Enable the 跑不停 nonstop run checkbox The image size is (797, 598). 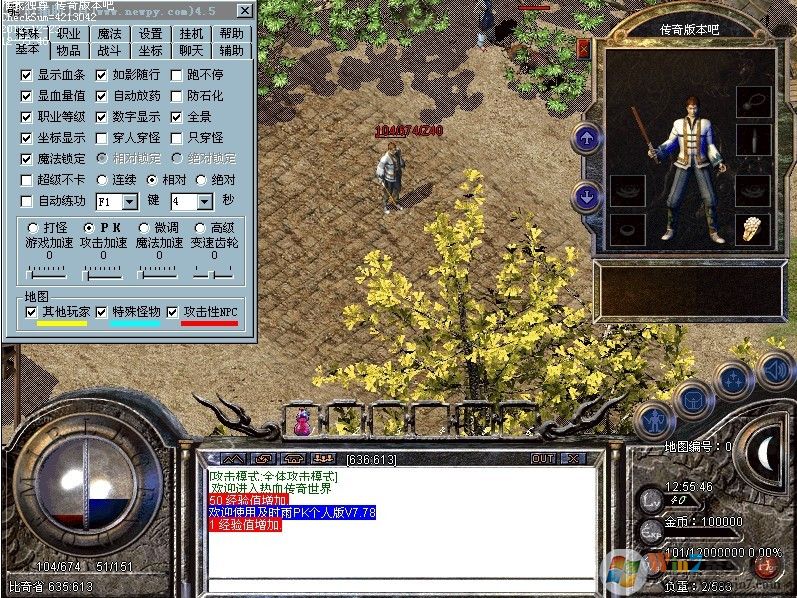pos(176,75)
